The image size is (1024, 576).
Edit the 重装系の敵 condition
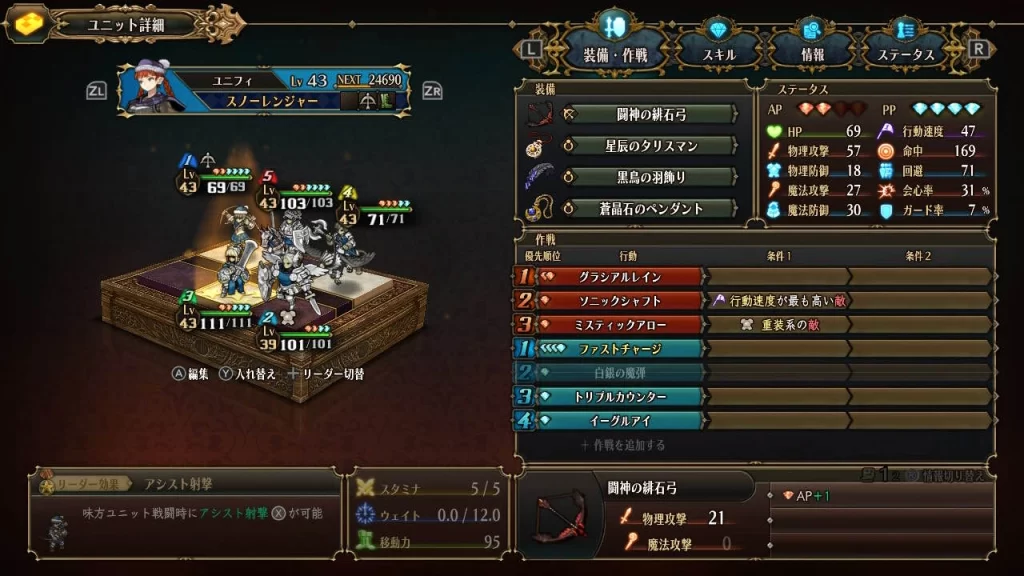coord(776,324)
